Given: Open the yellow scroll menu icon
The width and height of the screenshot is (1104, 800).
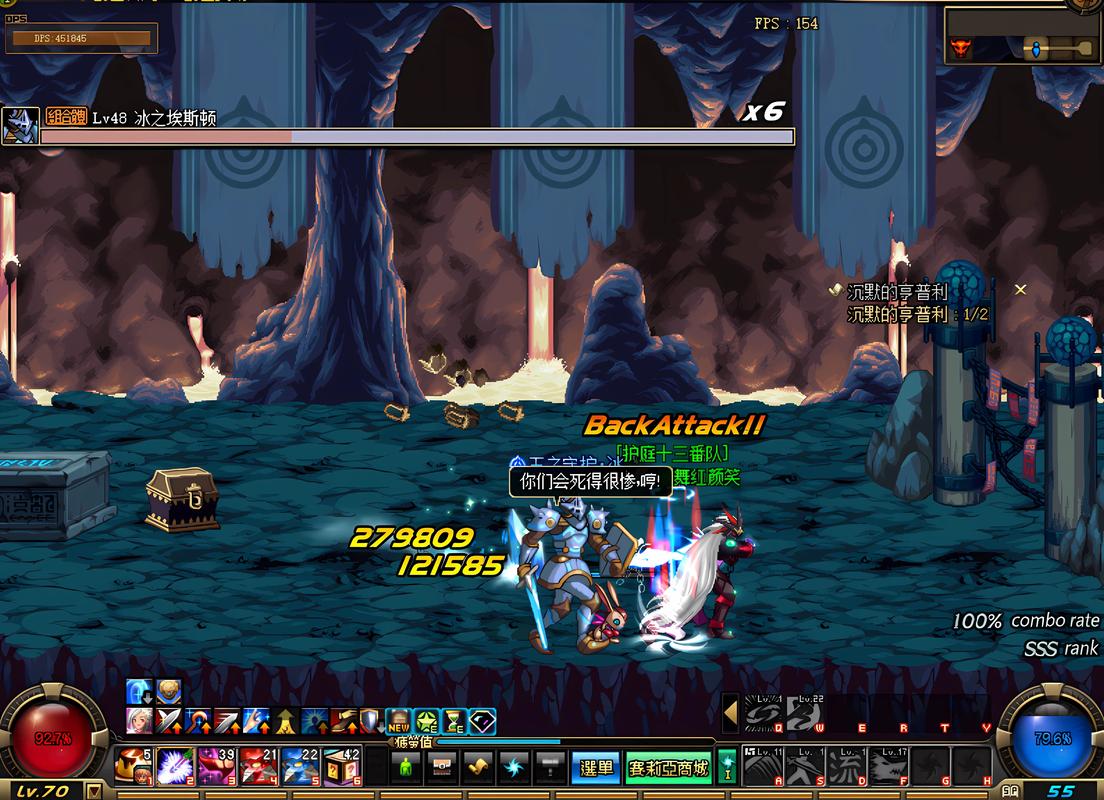Looking at the screenshot, I should point(479,768).
